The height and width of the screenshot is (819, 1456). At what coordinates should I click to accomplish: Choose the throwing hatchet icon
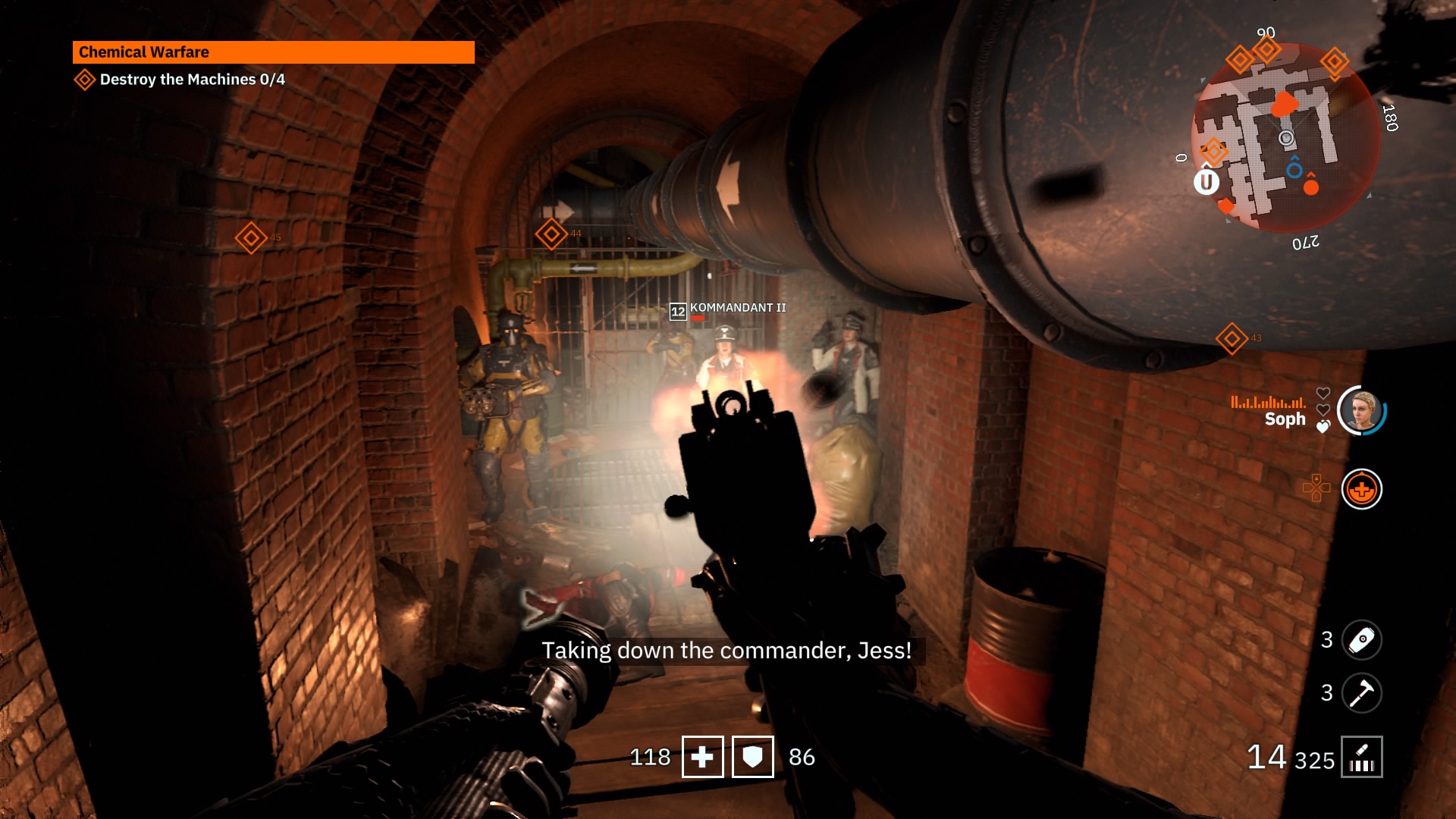(1361, 693)
